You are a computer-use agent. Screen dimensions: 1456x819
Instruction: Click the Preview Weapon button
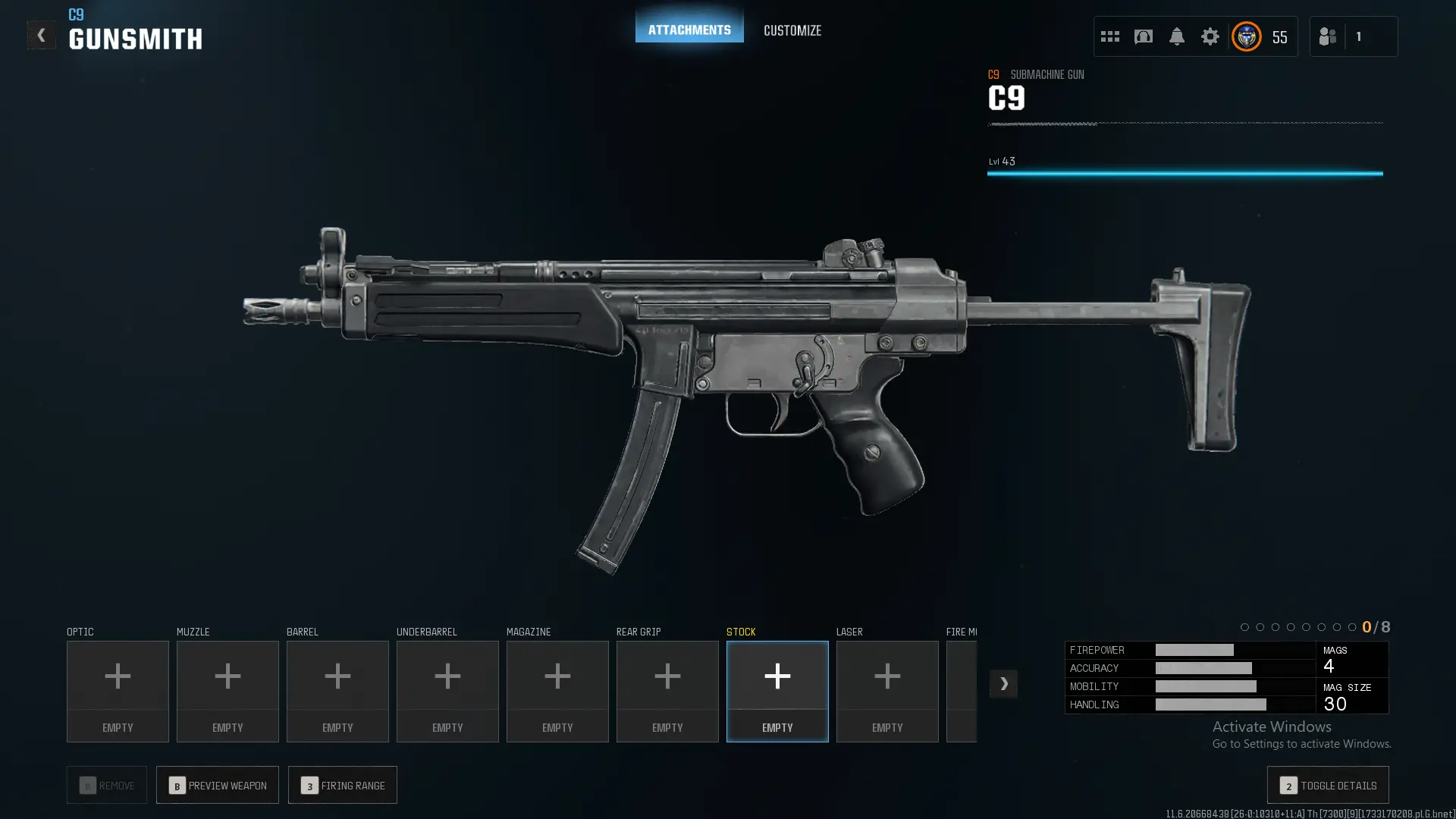coord(218,785)
